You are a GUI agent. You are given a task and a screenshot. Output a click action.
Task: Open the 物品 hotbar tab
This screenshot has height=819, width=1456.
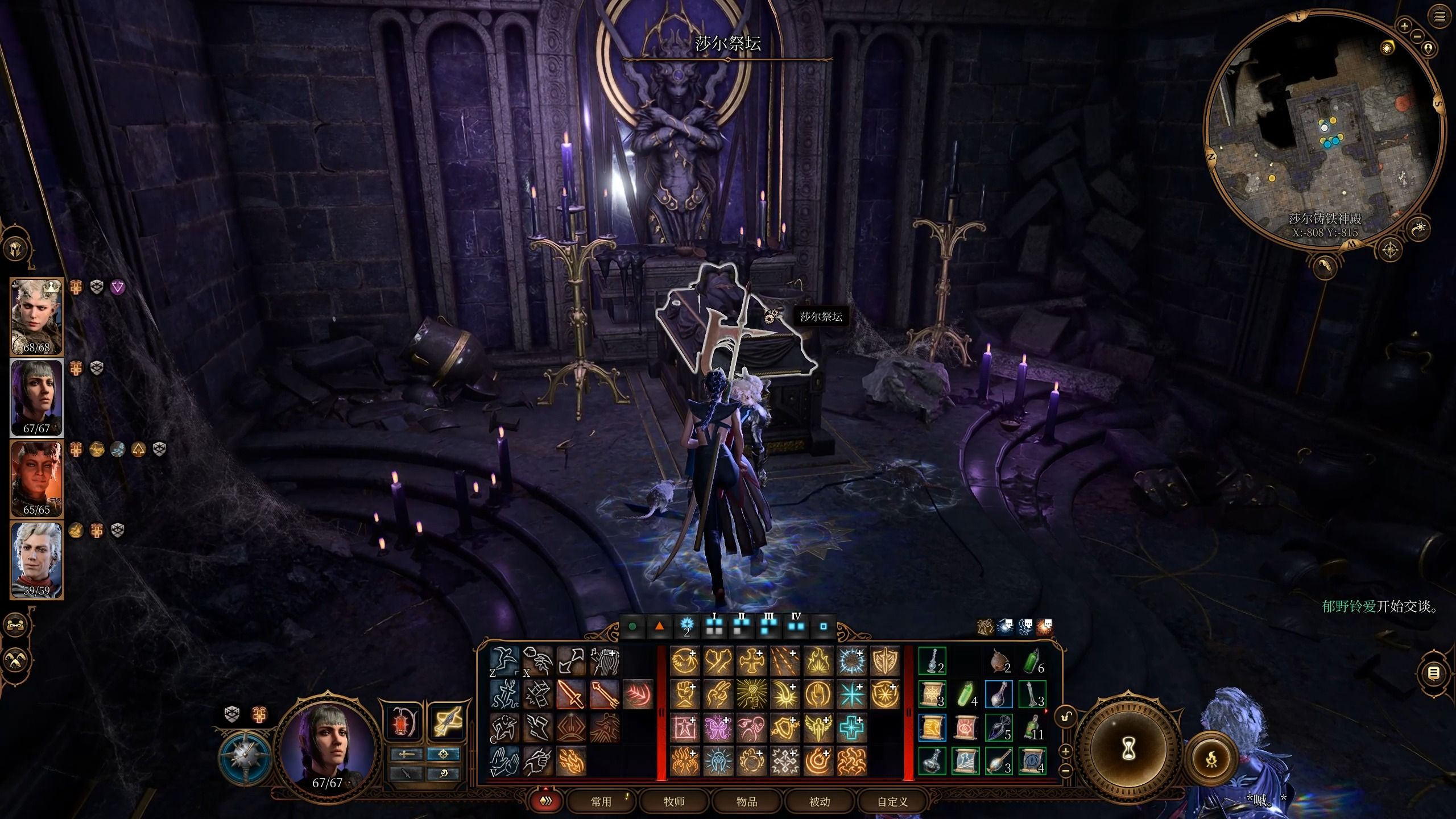747,801
